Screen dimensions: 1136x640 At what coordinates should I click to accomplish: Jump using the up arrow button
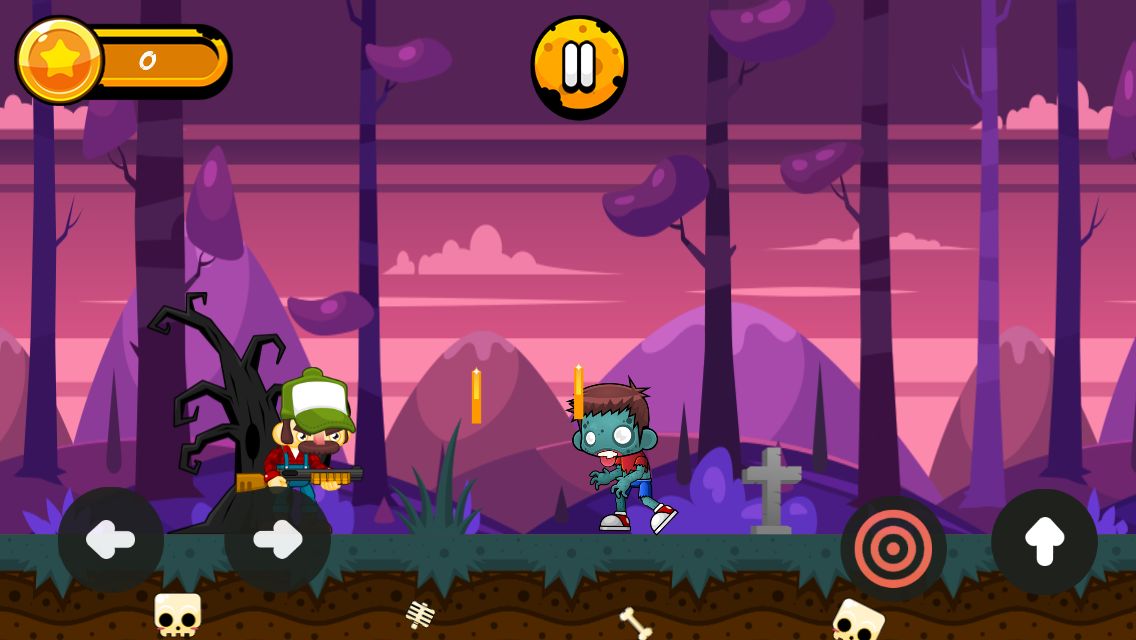point(1044,542)
